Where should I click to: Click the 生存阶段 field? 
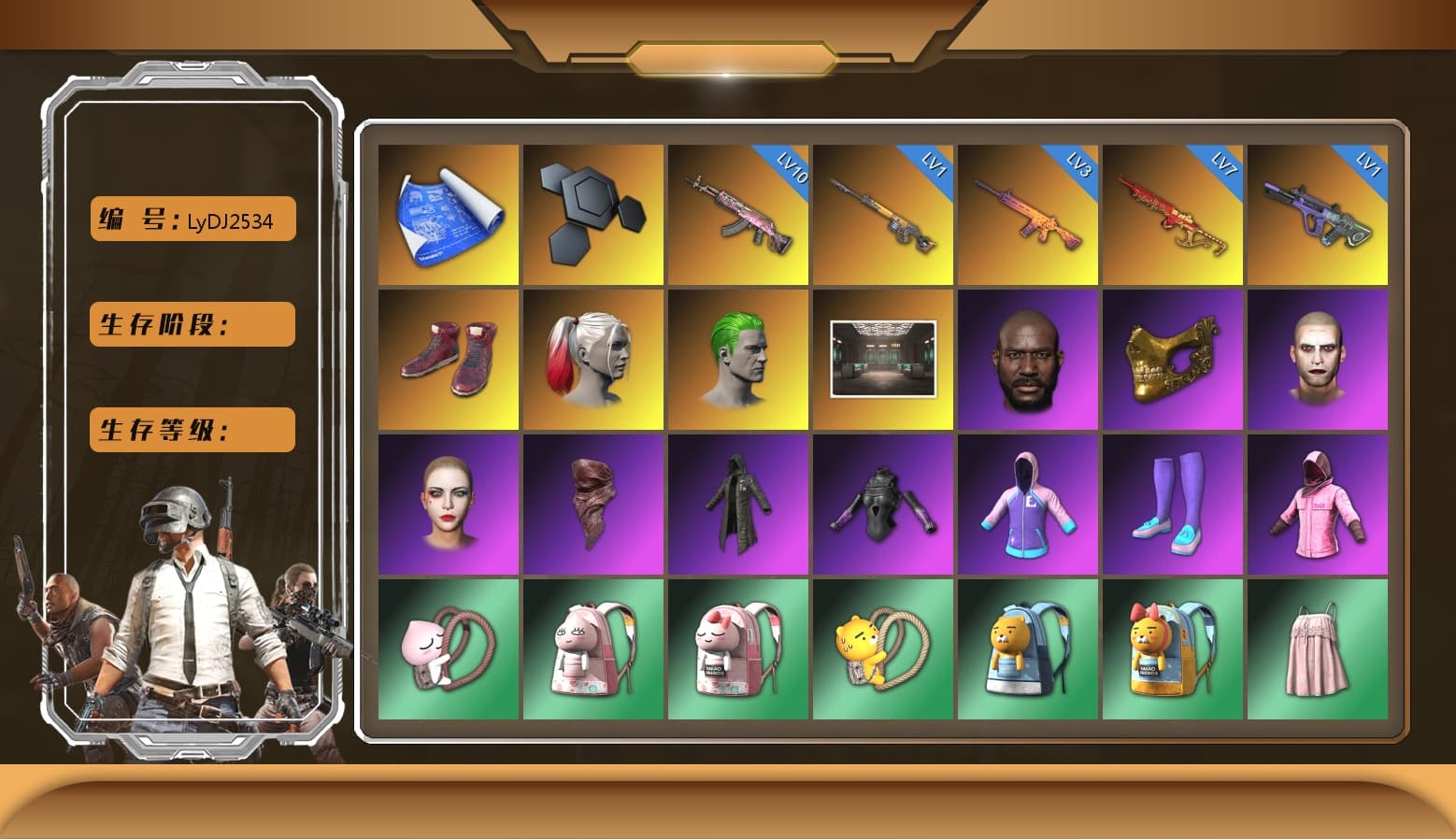click(191, 324)
